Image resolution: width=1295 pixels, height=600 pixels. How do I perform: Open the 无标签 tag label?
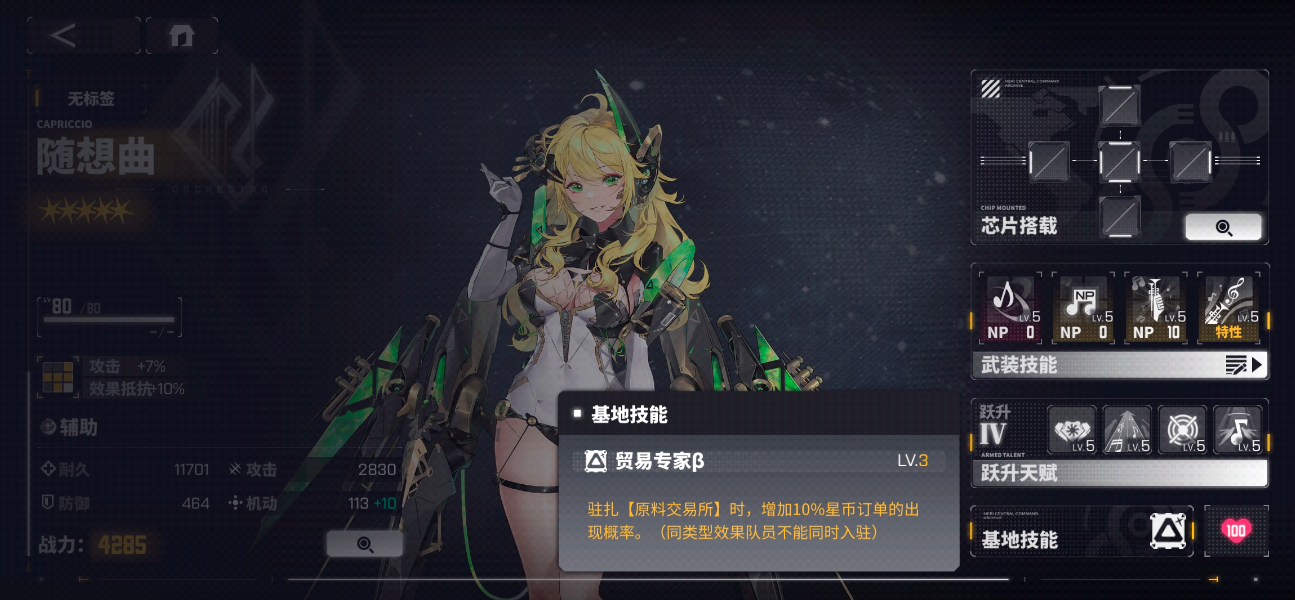91,99
